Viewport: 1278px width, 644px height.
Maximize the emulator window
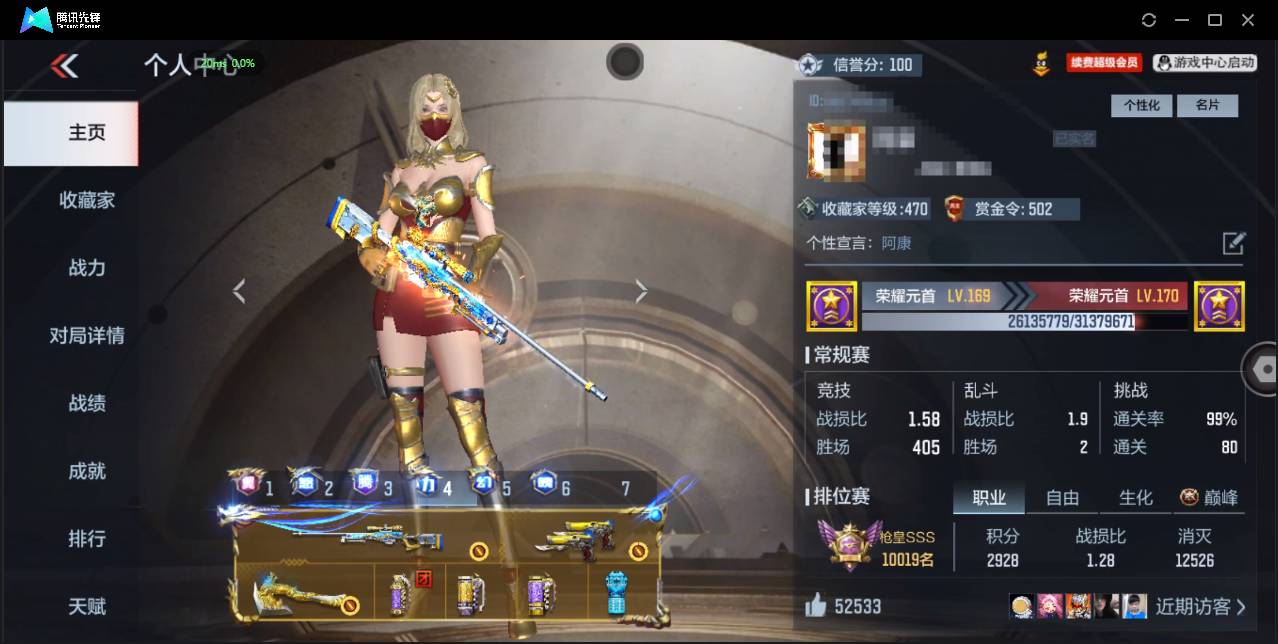coord(1215,20)
